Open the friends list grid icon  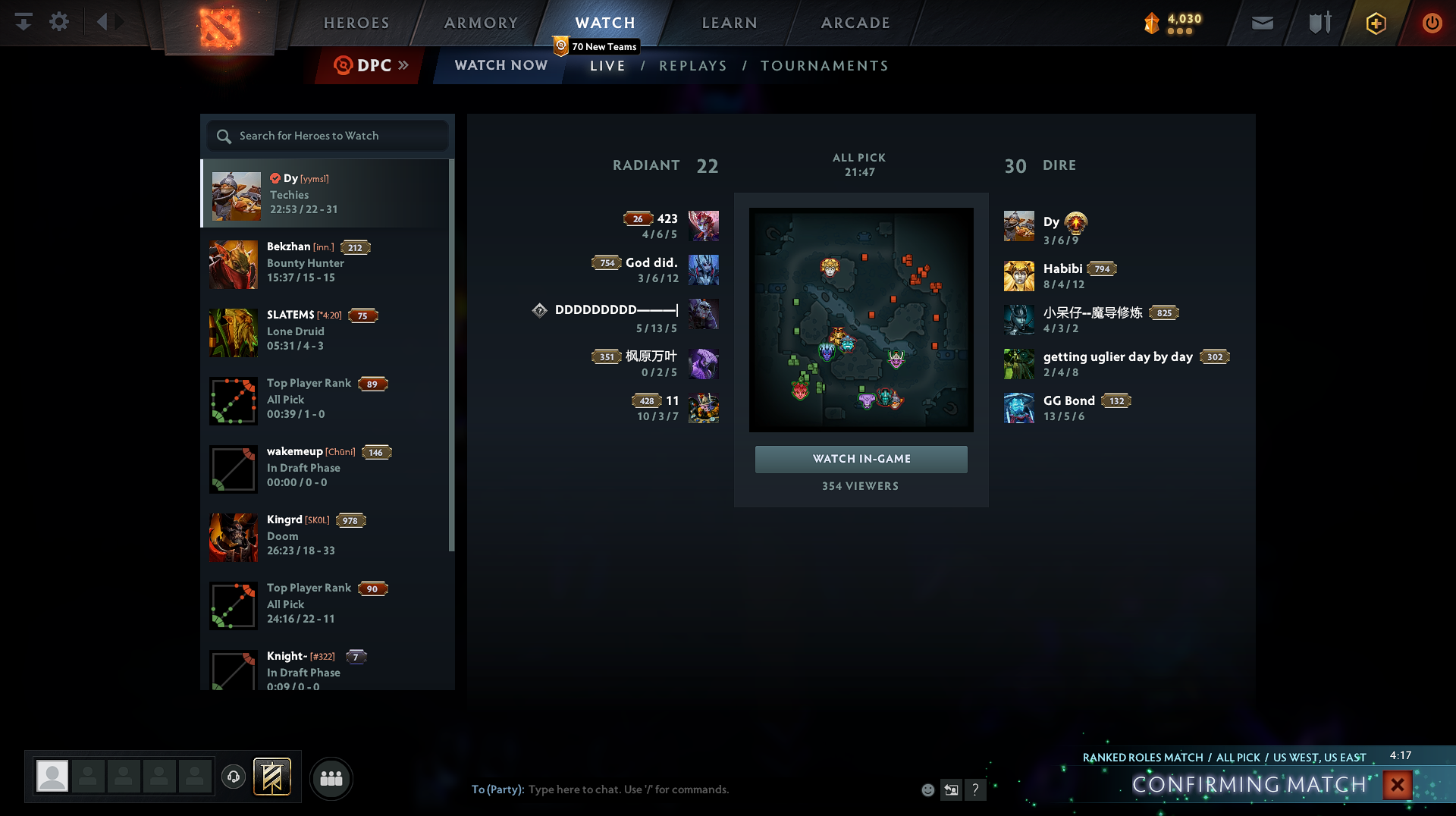[331, 778]
